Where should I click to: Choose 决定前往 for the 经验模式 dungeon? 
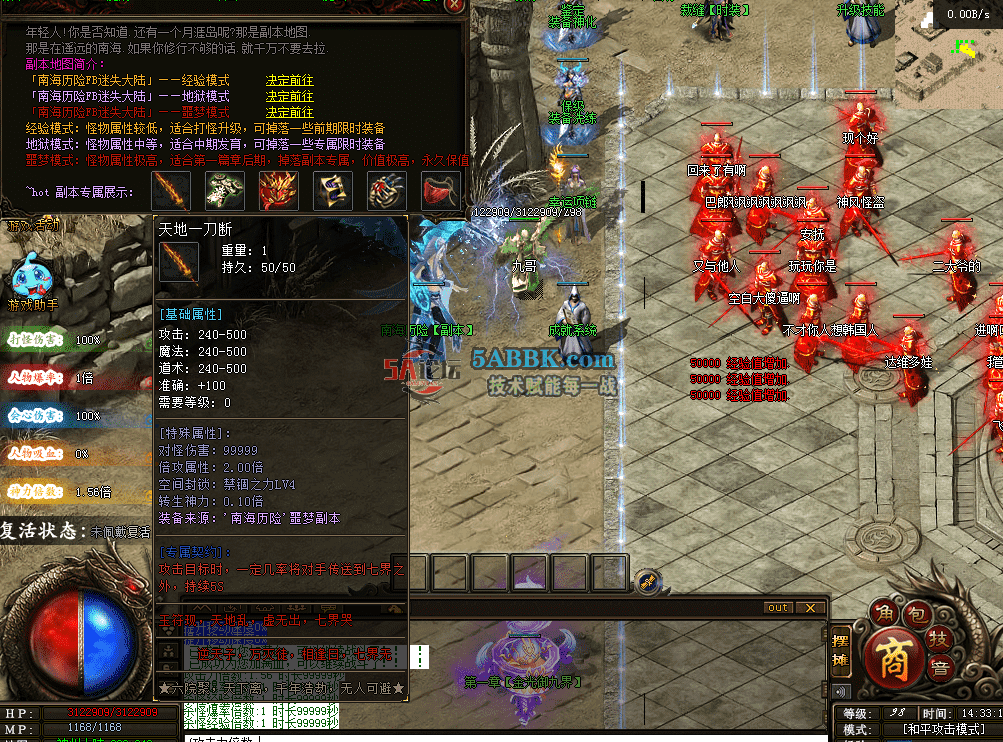click(x=289, y=81)
